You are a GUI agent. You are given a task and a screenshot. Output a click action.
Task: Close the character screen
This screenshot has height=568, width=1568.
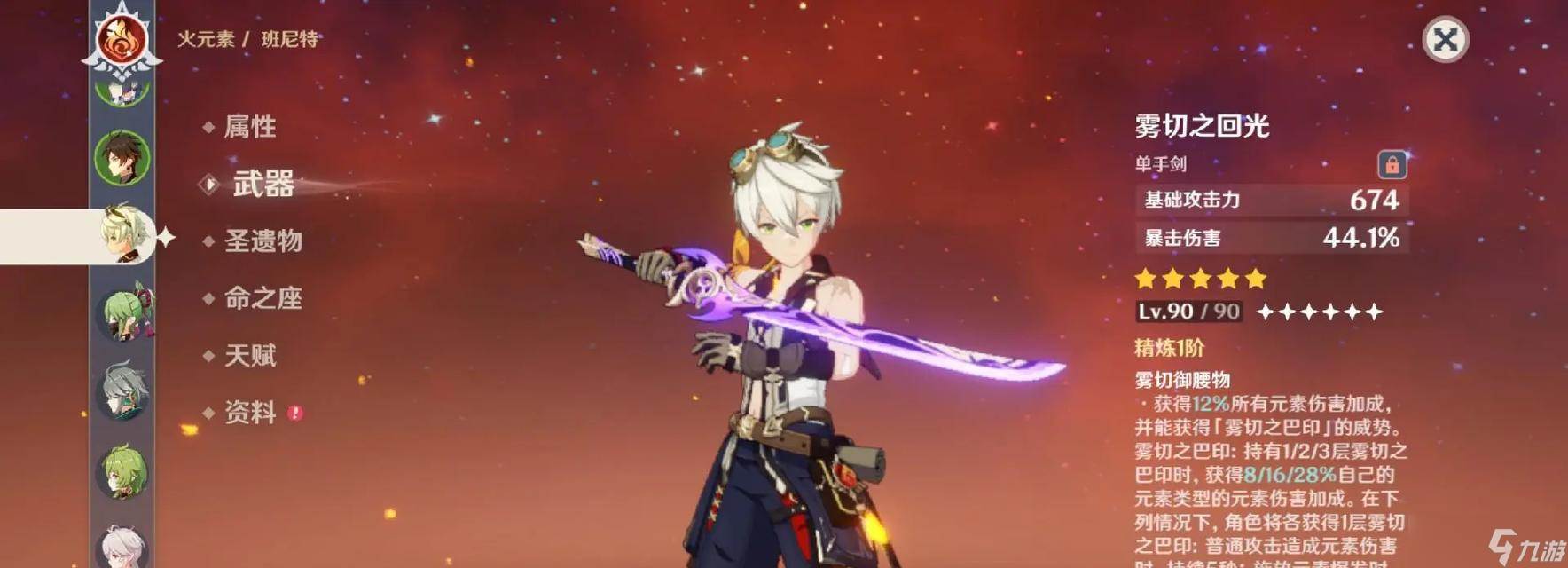[1445, 40]
